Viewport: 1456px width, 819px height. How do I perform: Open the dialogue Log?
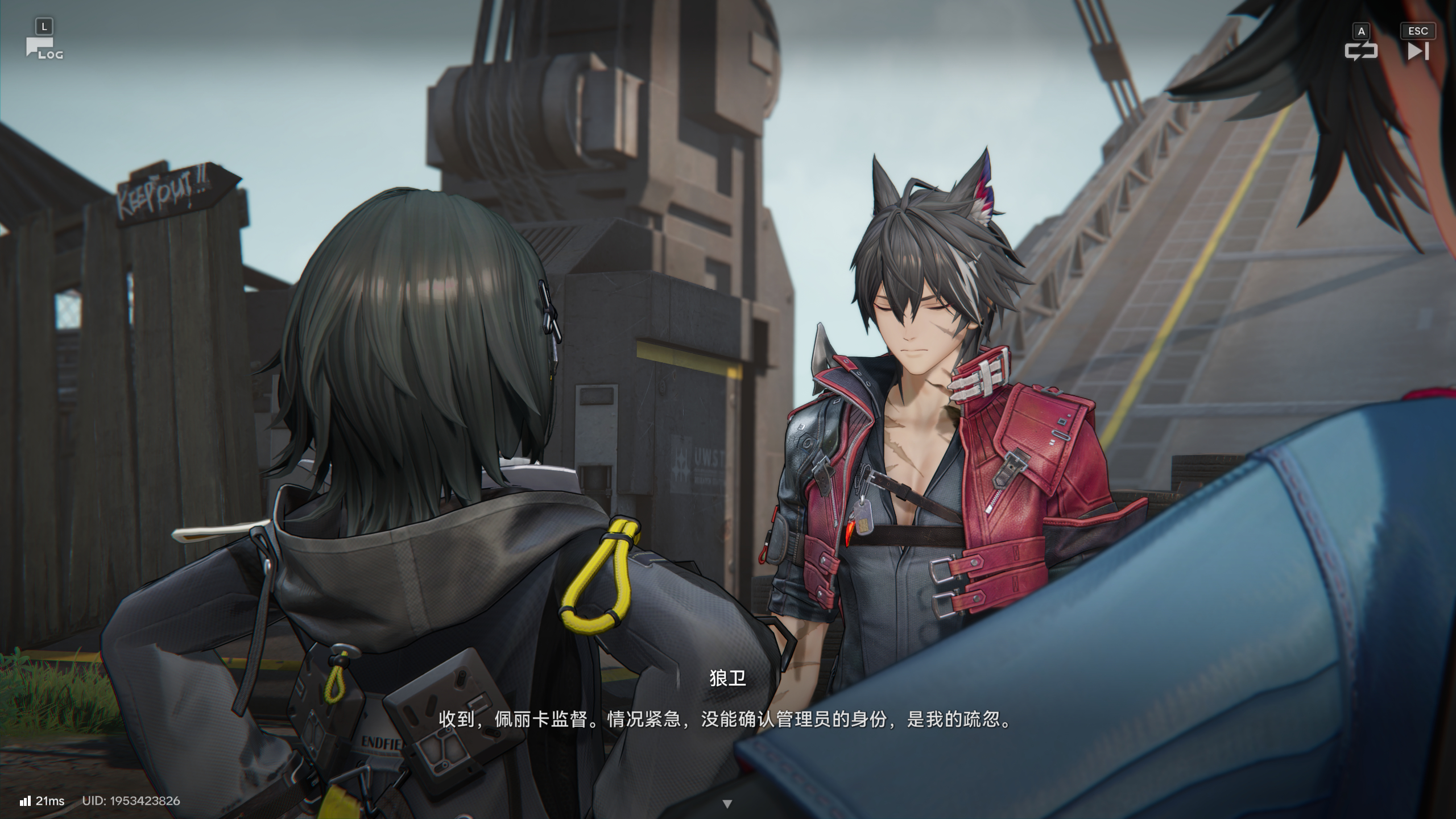tap(42, 48)
